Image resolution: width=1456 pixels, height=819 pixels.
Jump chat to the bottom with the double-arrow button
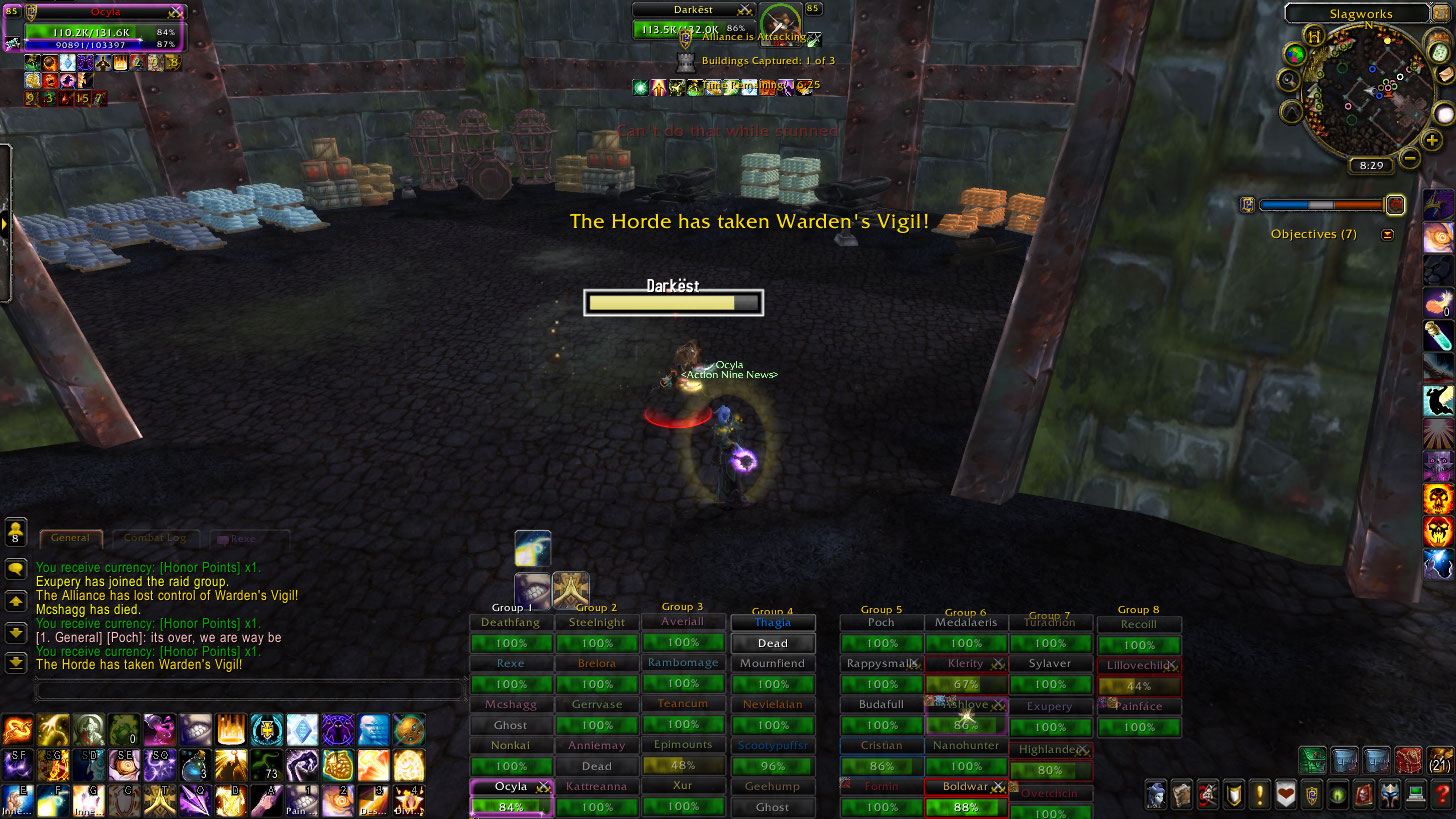pyautogui.click(x=16, y=663)
